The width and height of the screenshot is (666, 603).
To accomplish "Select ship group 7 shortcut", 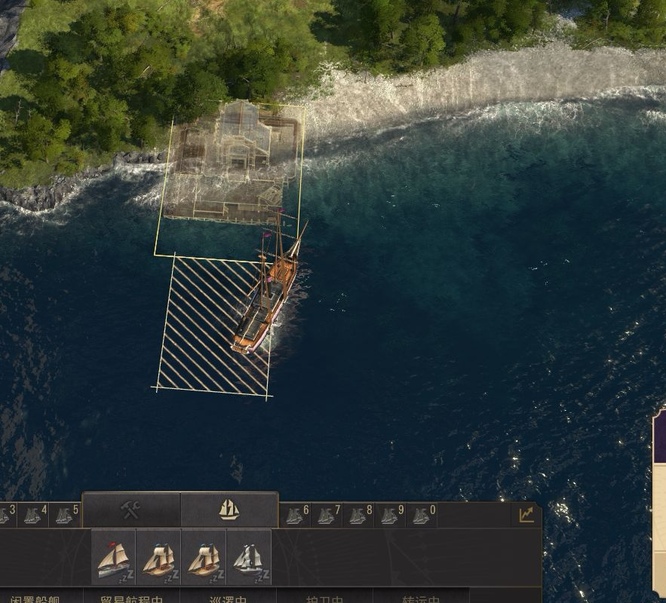I will [x=327, y=515].
